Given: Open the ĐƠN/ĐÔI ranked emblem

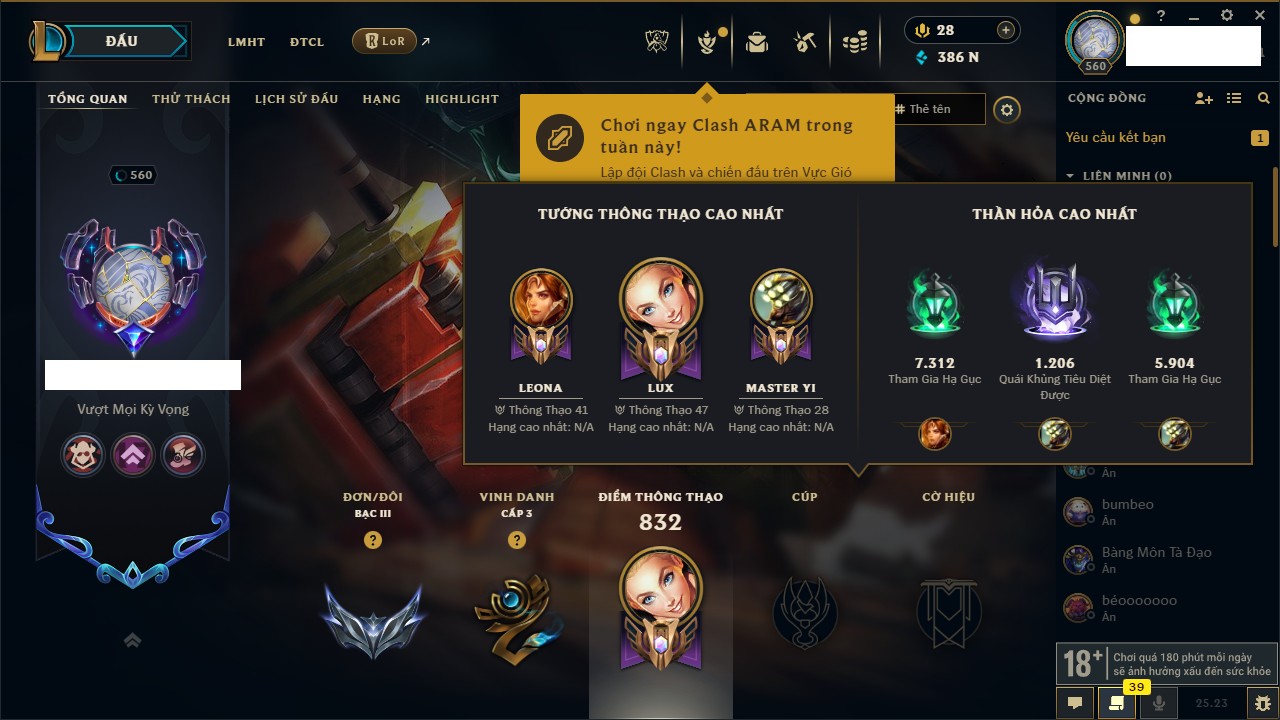Looking at the screenshot, I should [373, 620].
